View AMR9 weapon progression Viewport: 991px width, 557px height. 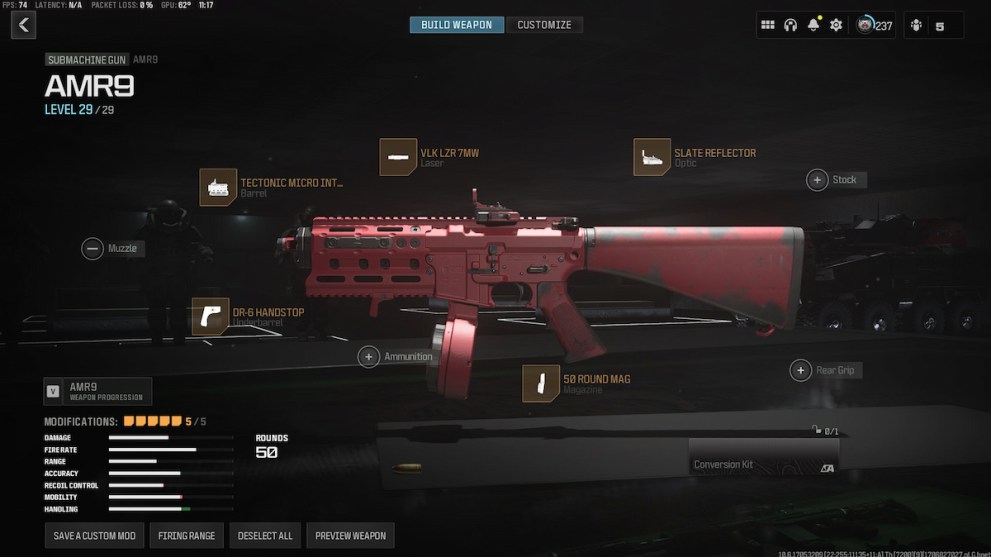click(x=98, y=391)
